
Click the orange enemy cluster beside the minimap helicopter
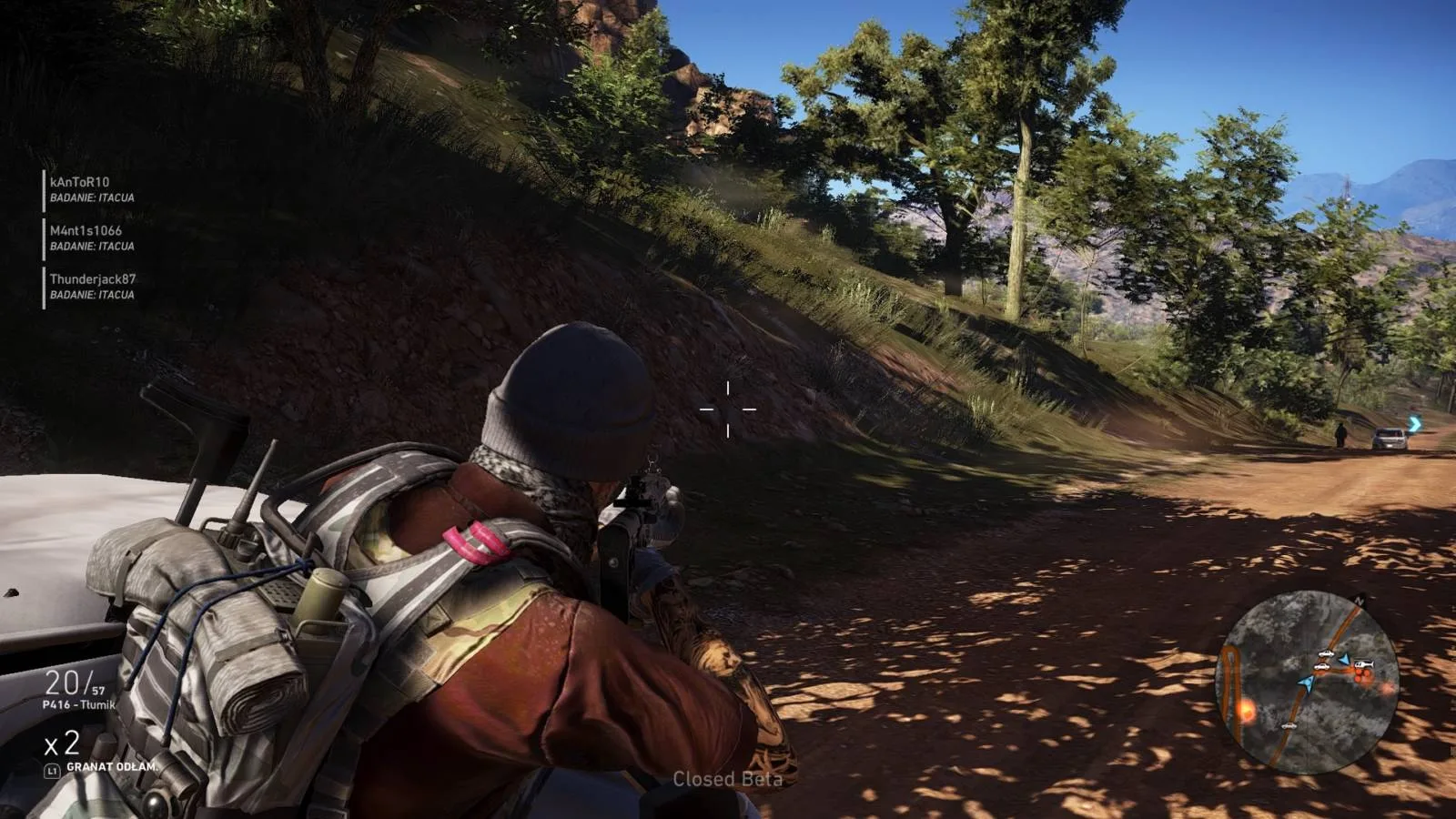(x=1363, y=675)
